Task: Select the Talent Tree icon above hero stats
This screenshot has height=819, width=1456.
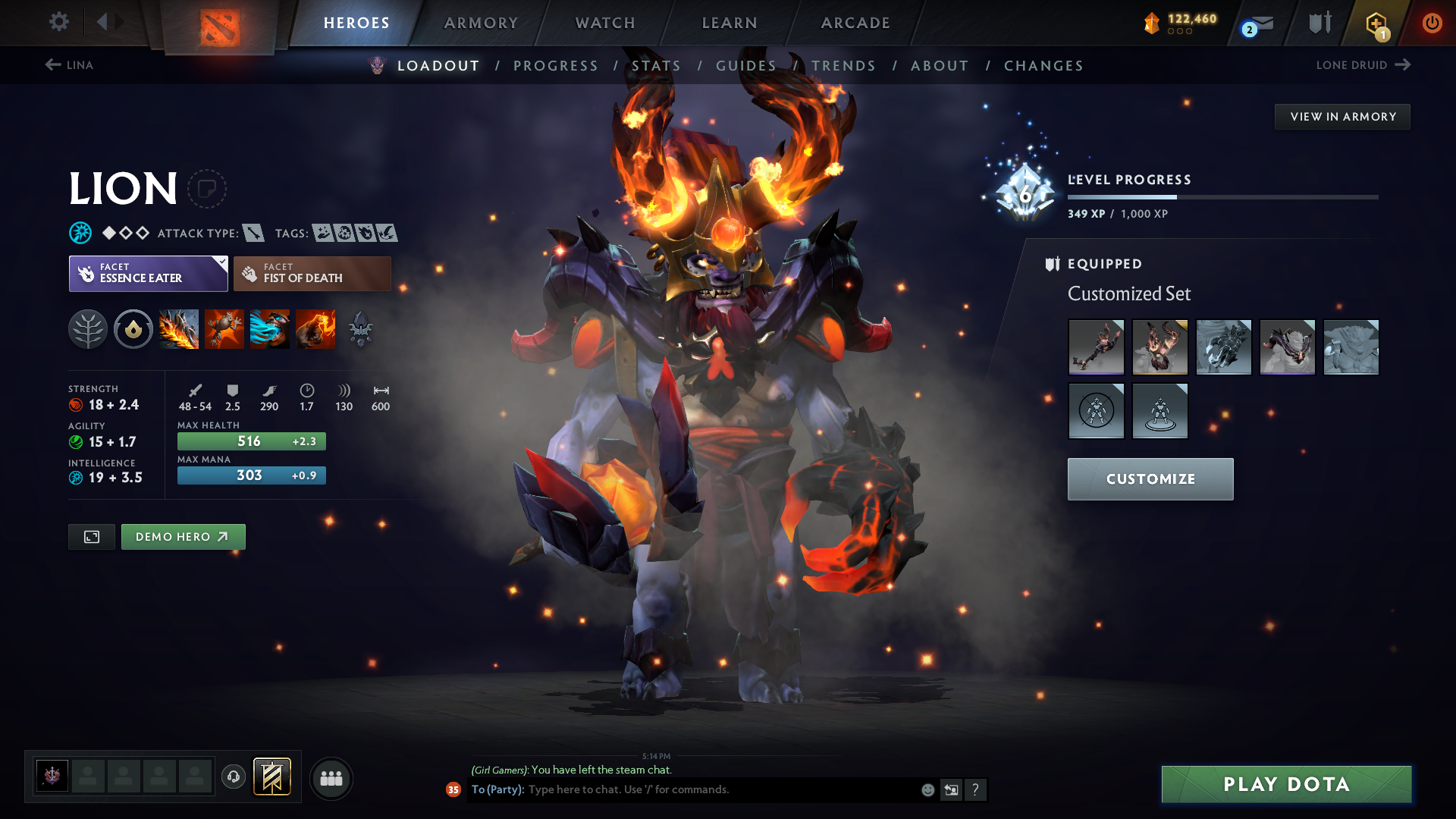Action: coord(88,329)
